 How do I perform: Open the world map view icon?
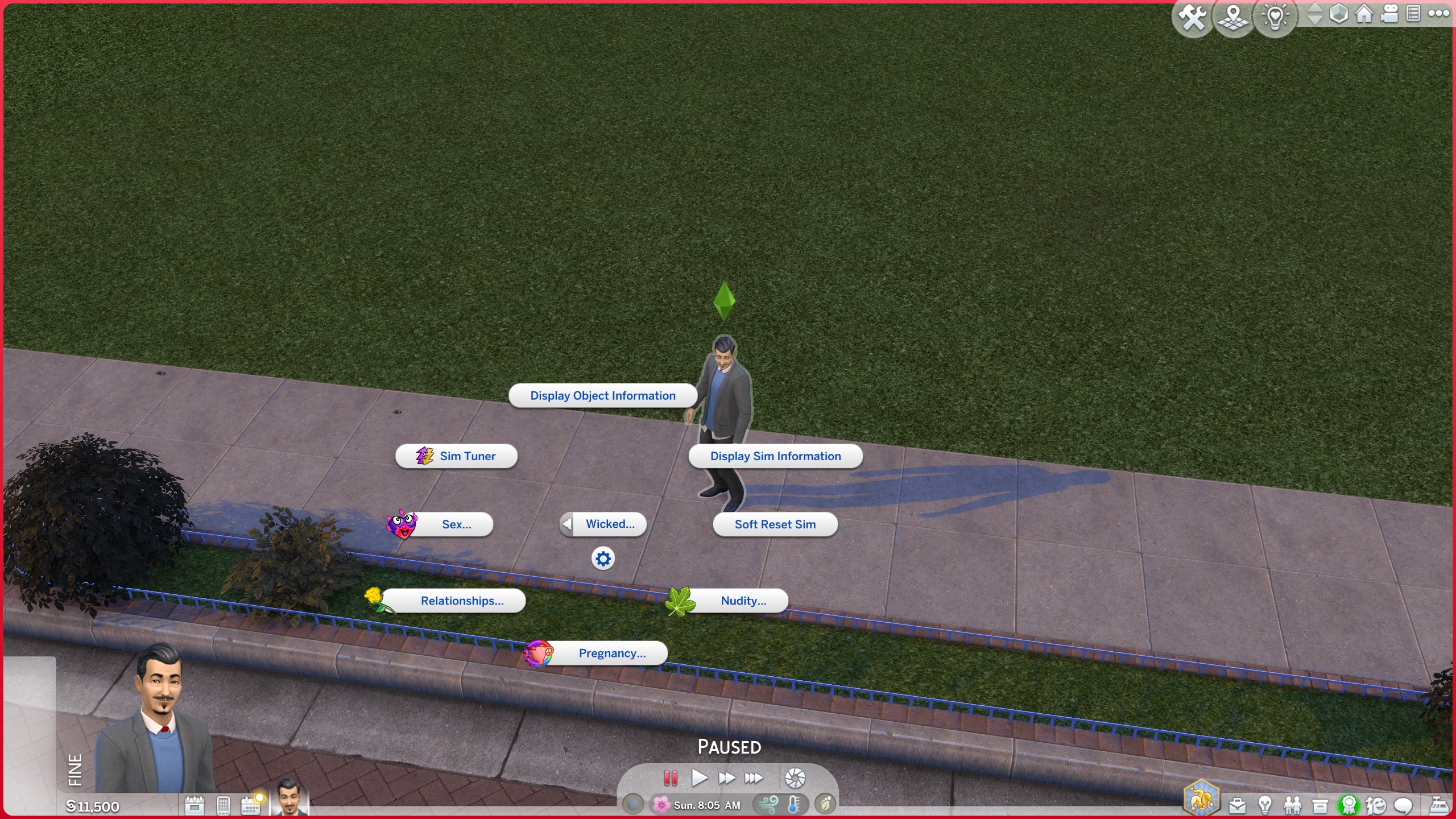pos(1233,16)
